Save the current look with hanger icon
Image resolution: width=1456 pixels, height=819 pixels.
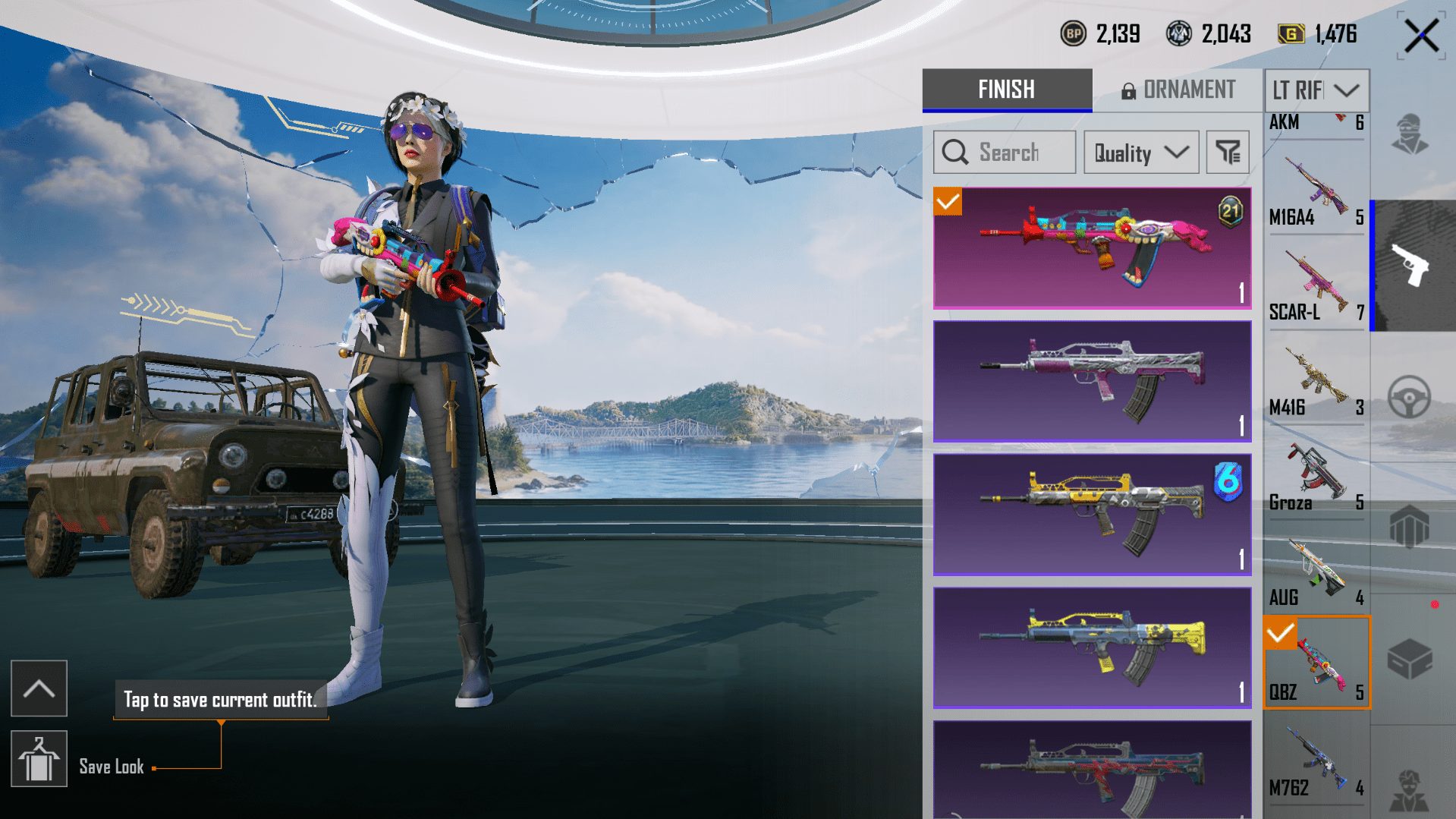coord(39,759)
